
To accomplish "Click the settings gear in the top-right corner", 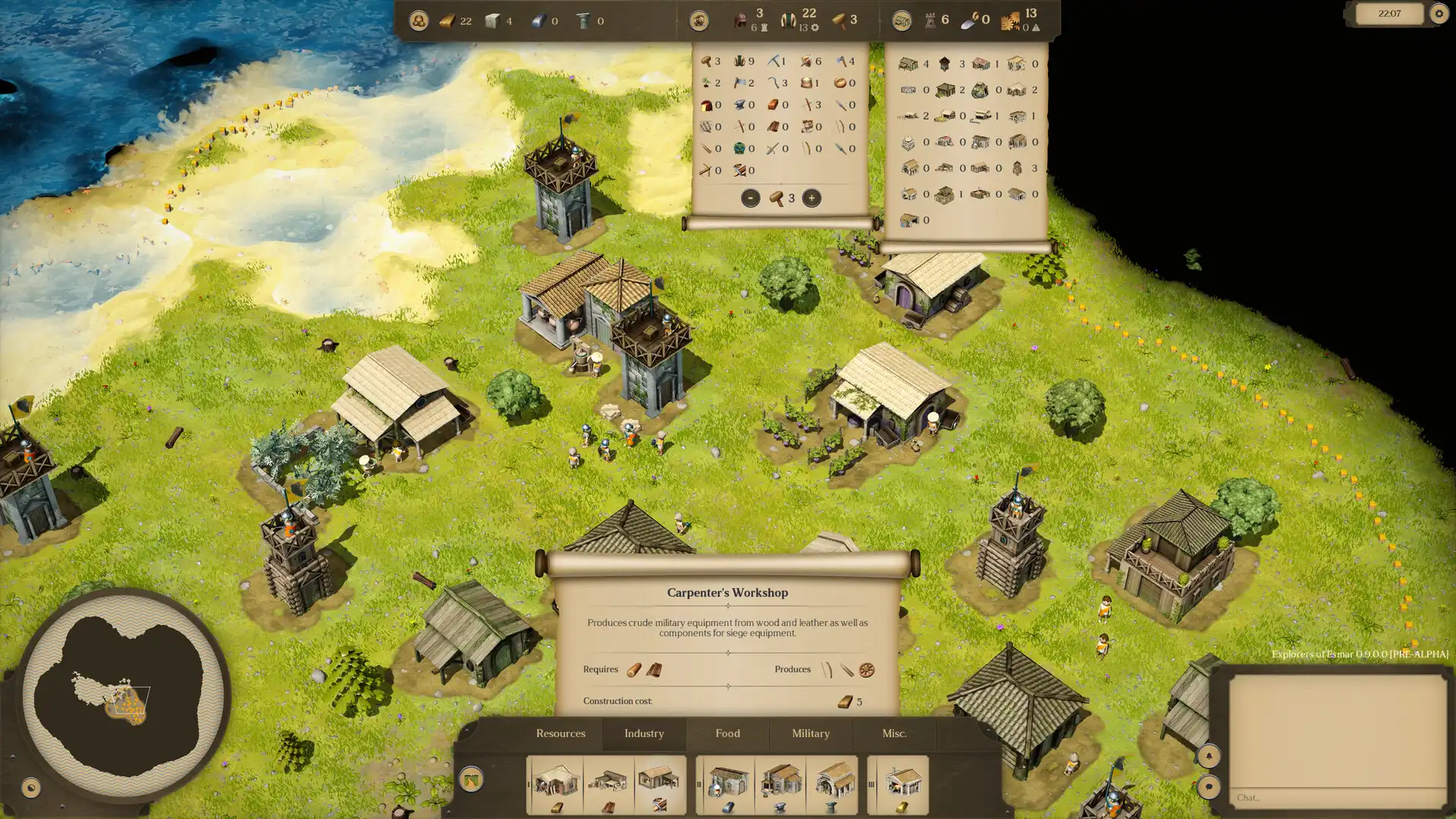I will coord(1439,14).
